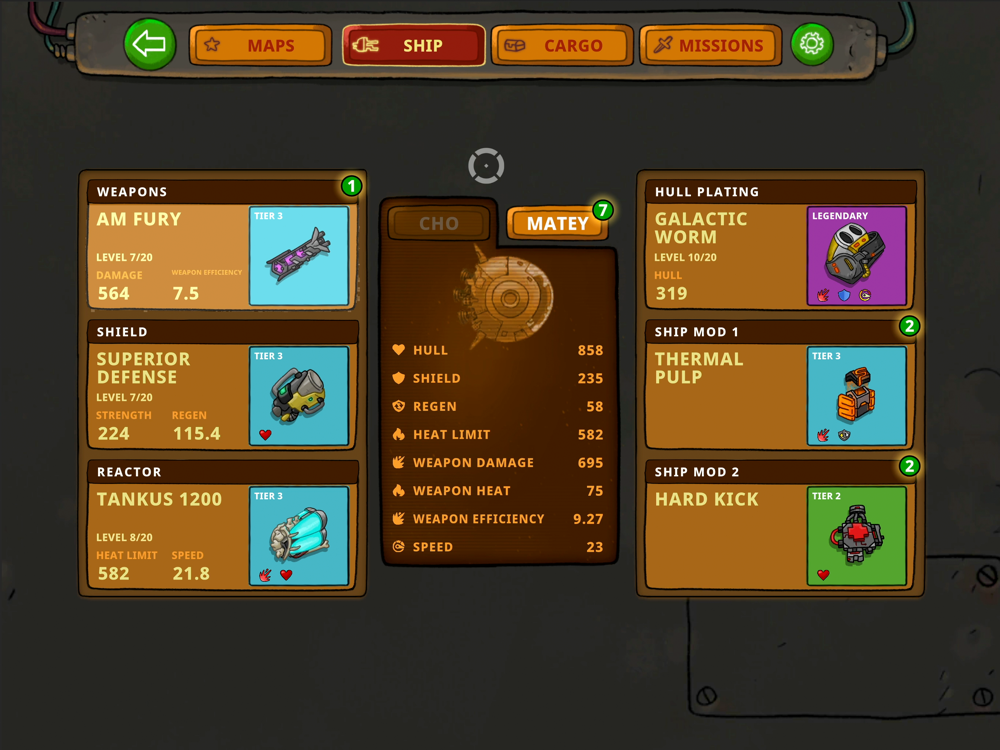
Task: Switch to the CHO ship tab
Action: (439, 223)
